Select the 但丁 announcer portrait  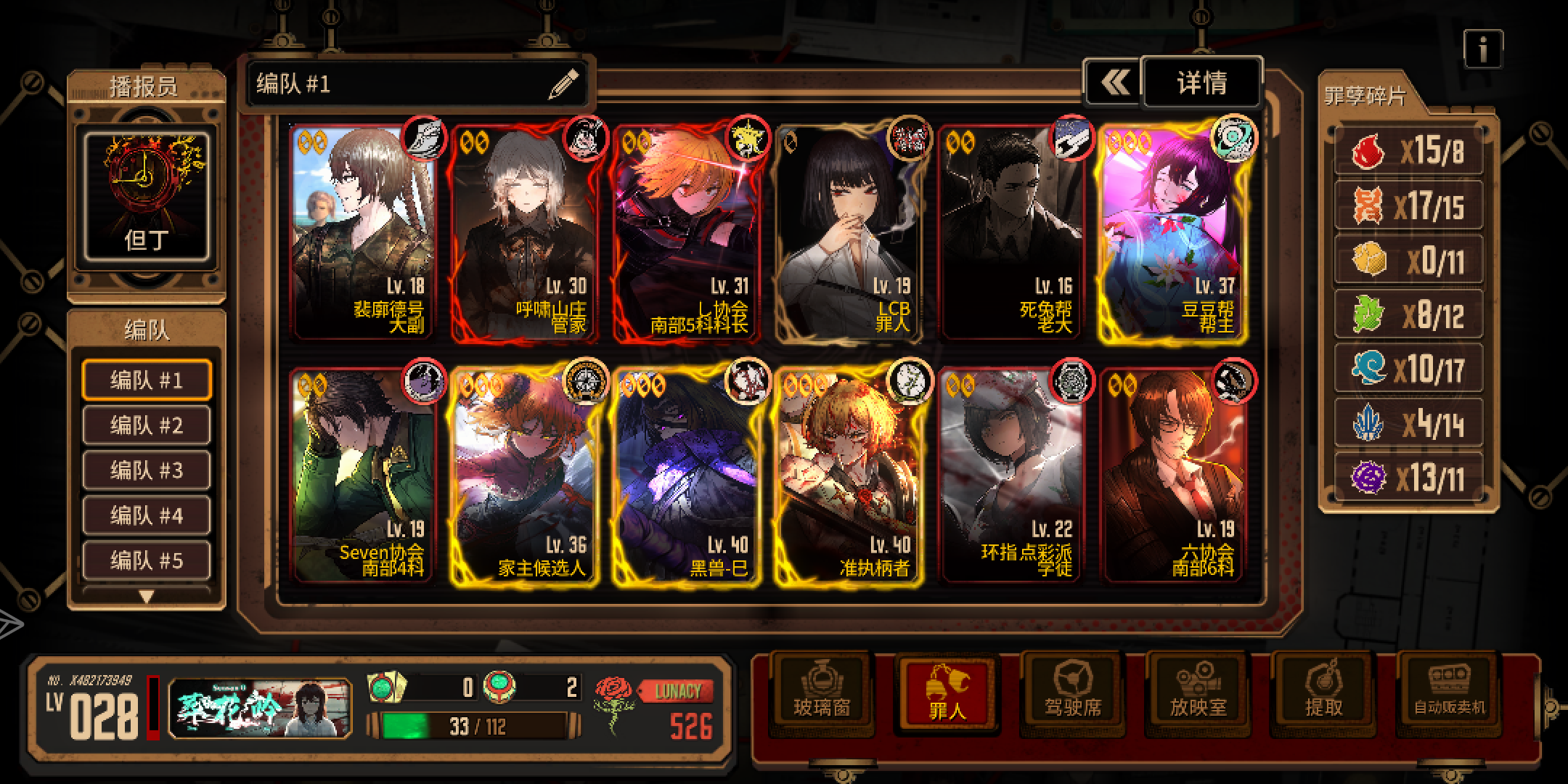tap(147, 196)
